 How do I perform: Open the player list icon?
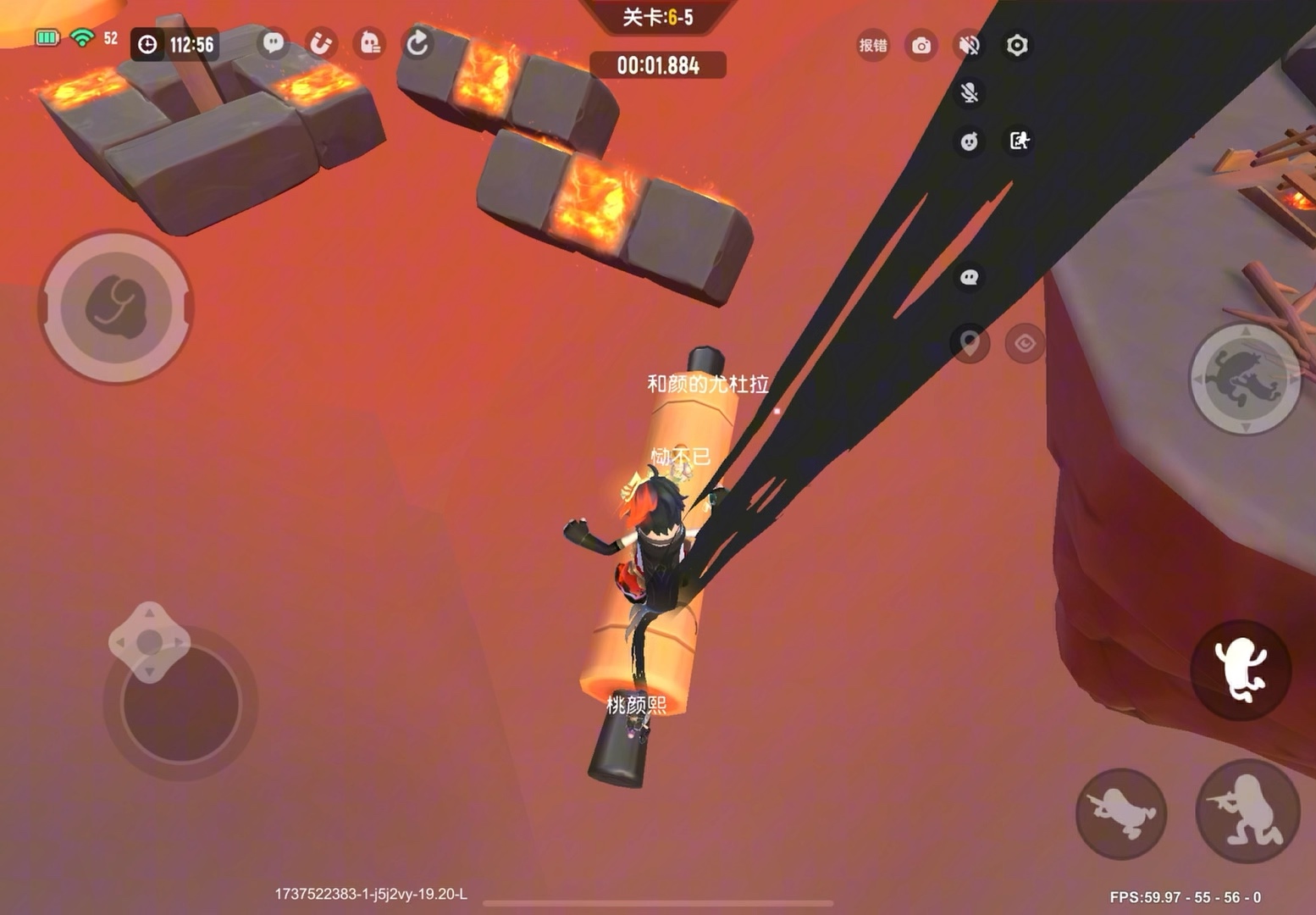pos(370,43)
